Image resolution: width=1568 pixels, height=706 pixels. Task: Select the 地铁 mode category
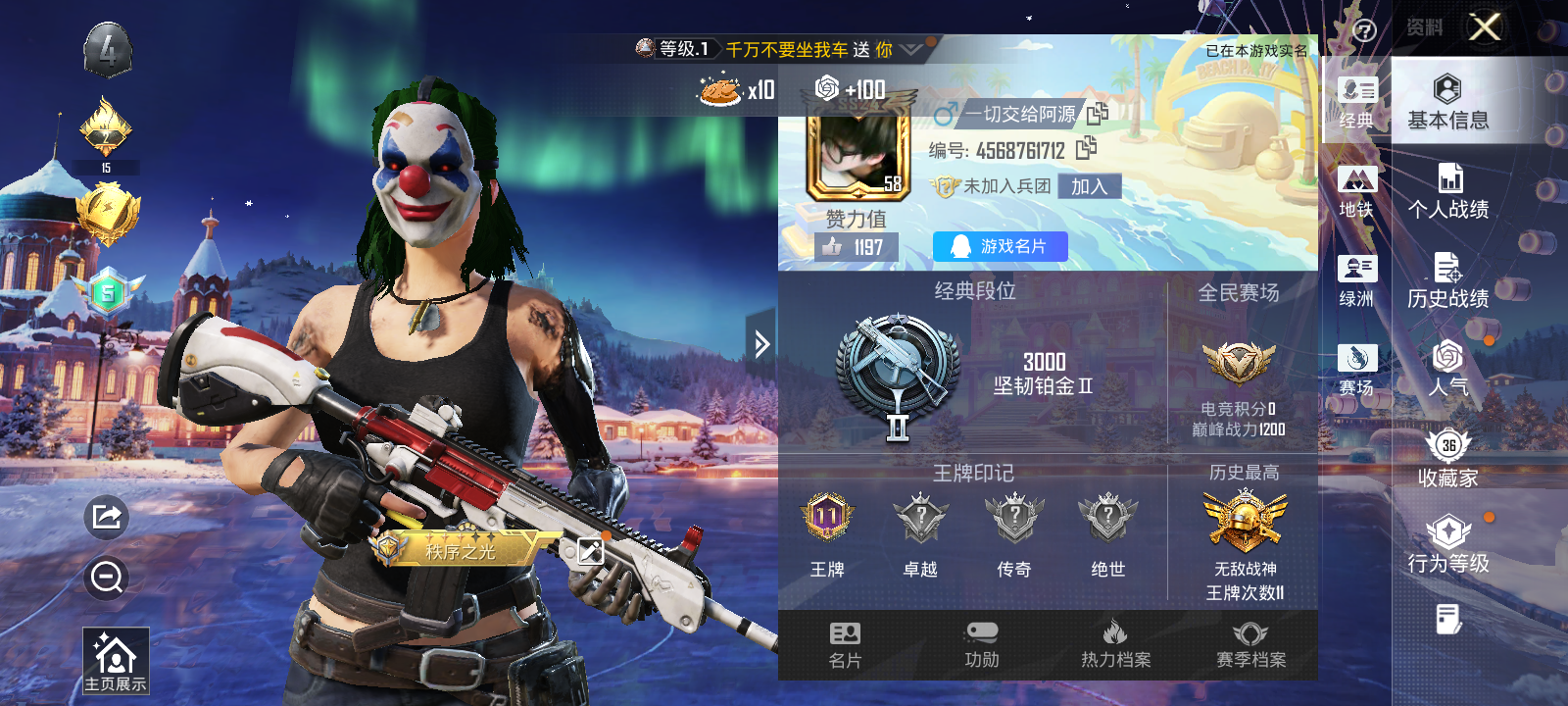(1357, 191)
